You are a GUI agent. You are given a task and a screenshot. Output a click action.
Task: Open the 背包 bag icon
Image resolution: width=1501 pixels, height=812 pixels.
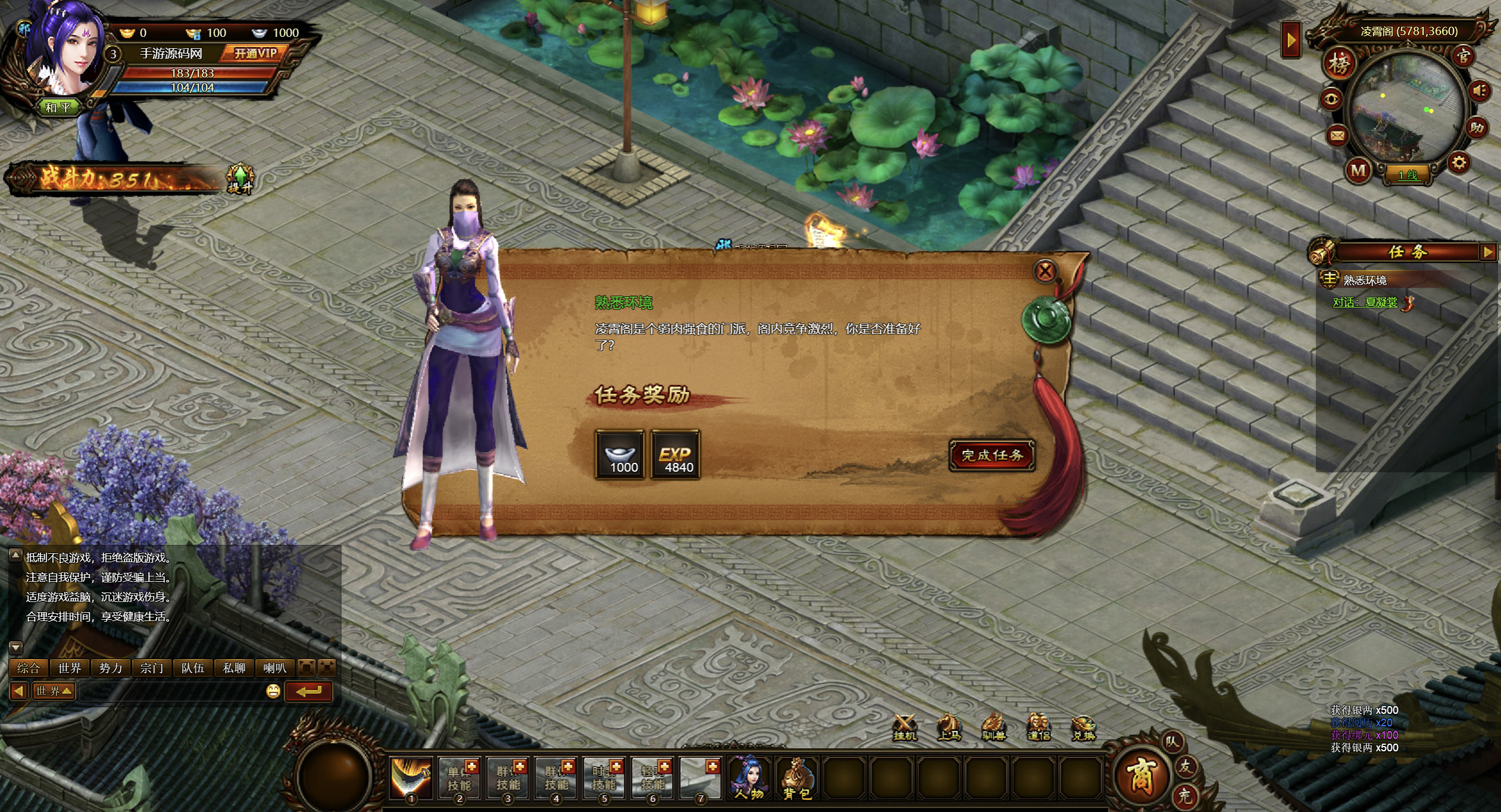point(797,778)
